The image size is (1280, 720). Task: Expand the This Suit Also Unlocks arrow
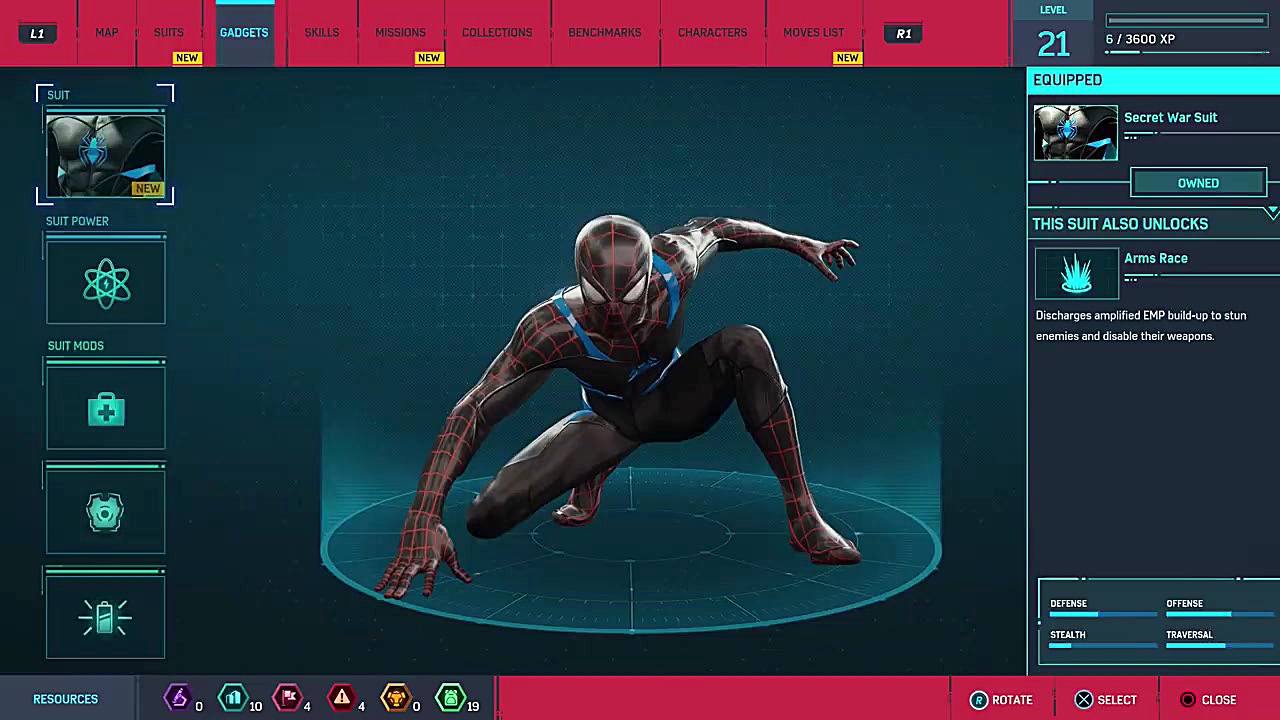(1271, 213)
